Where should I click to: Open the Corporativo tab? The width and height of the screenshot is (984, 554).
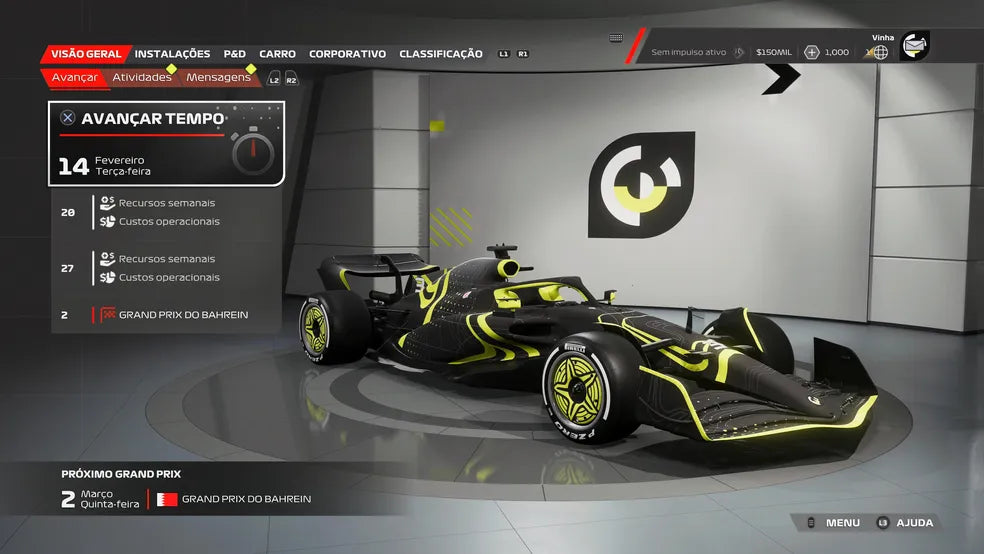click(x=347, y=54)
